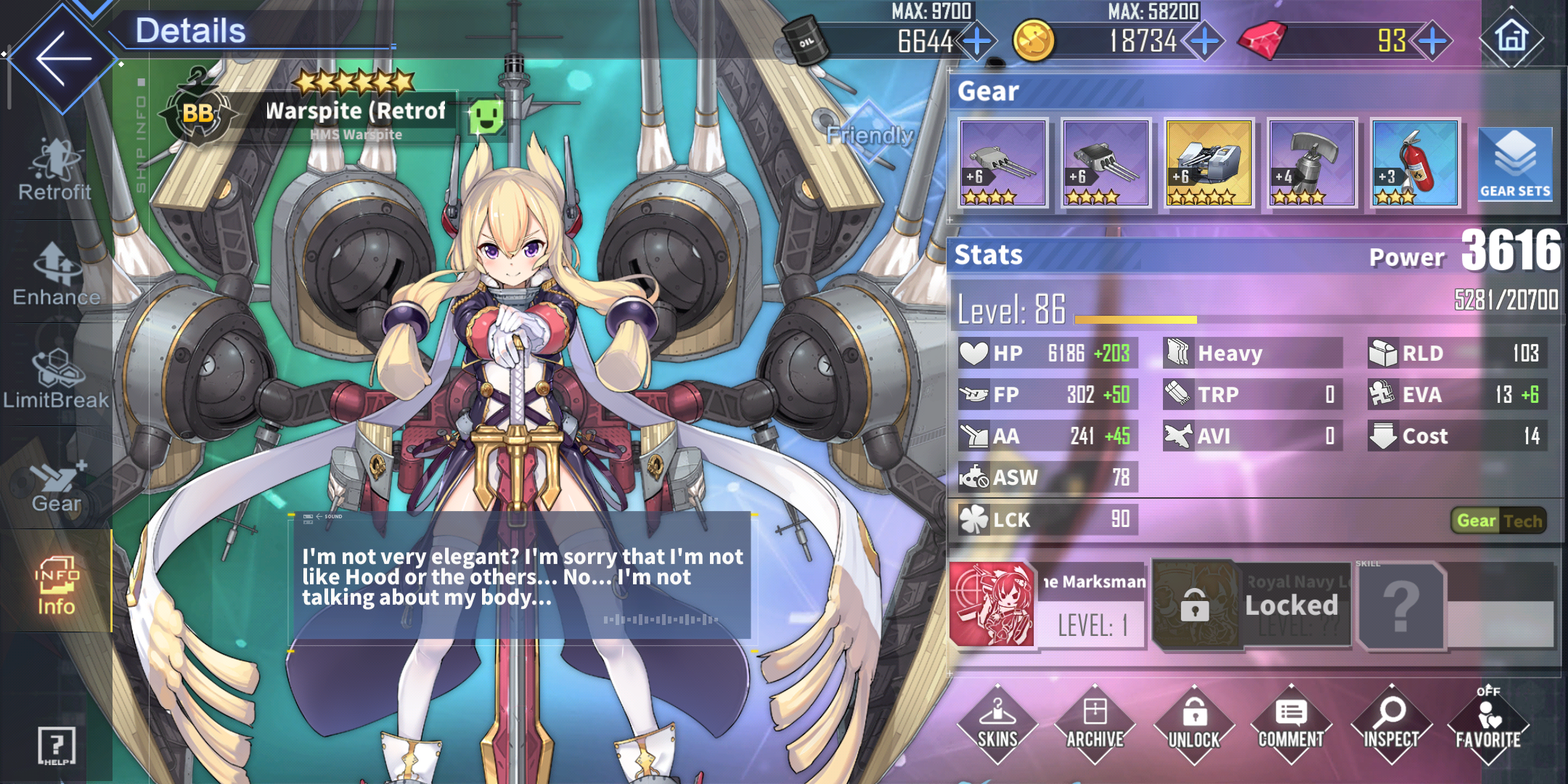Return to the home screen
The image size is (1568, 784).
tap(1511, 36)
